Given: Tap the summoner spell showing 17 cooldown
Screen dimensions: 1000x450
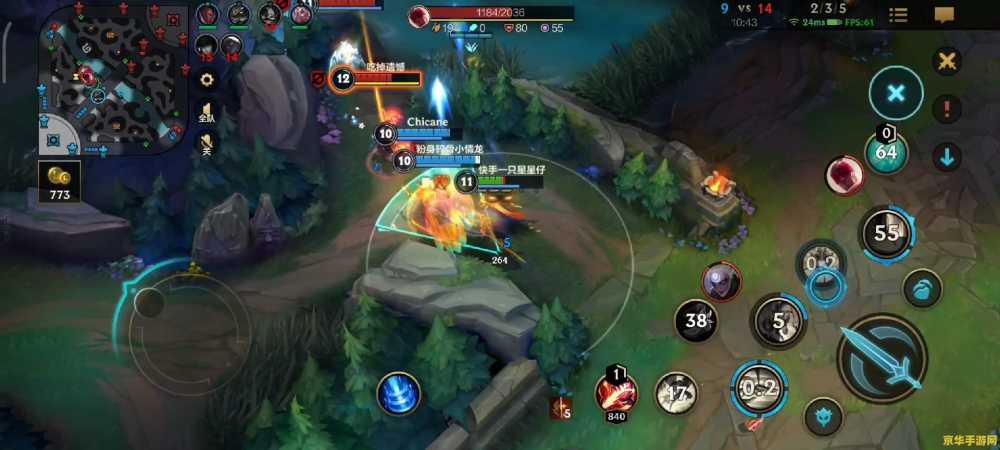Looking at the screenshot, I should [677, 393].
